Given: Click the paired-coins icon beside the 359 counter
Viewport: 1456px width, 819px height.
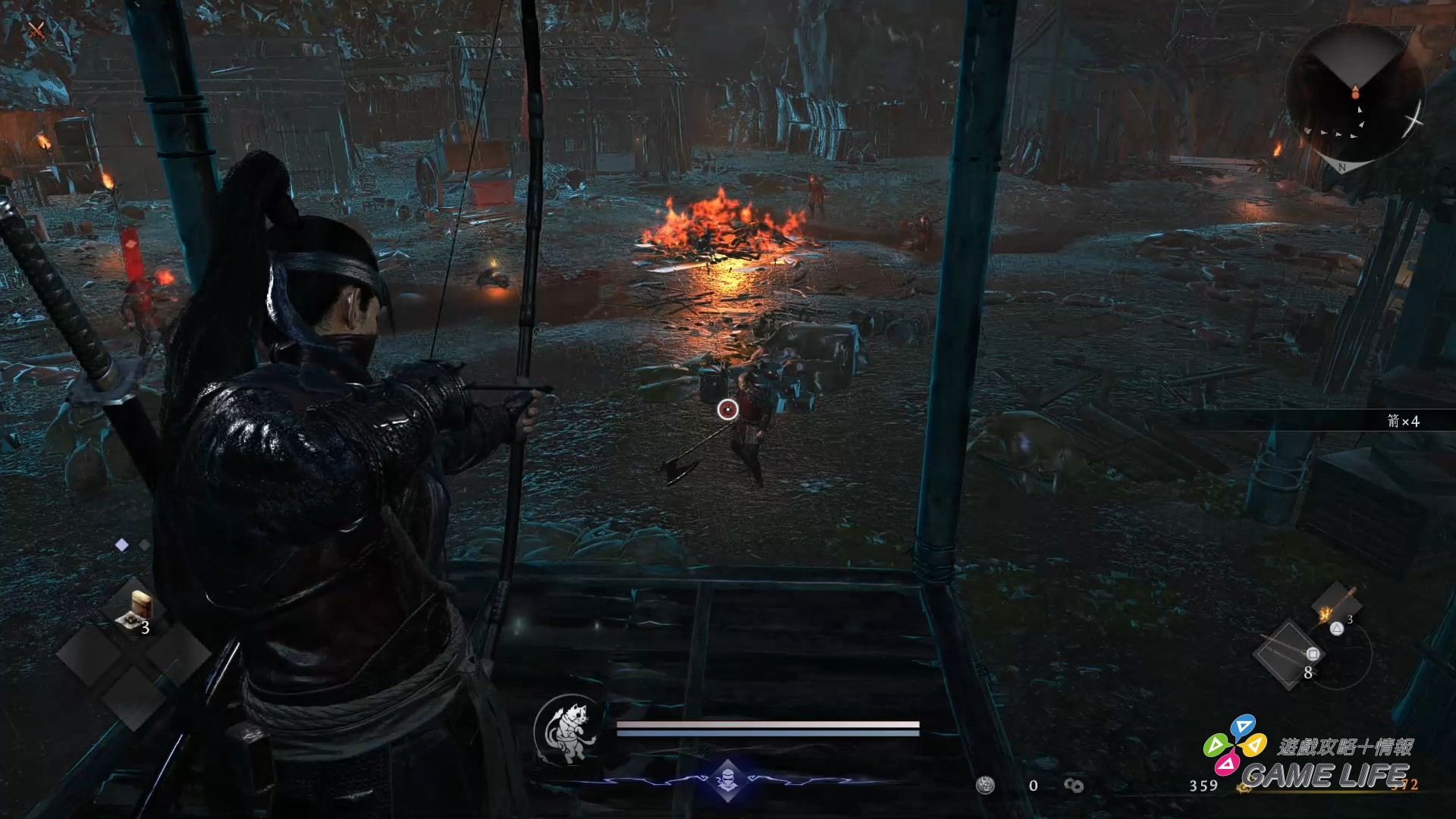Looking at the screenshot, I should pos(1075,786).
